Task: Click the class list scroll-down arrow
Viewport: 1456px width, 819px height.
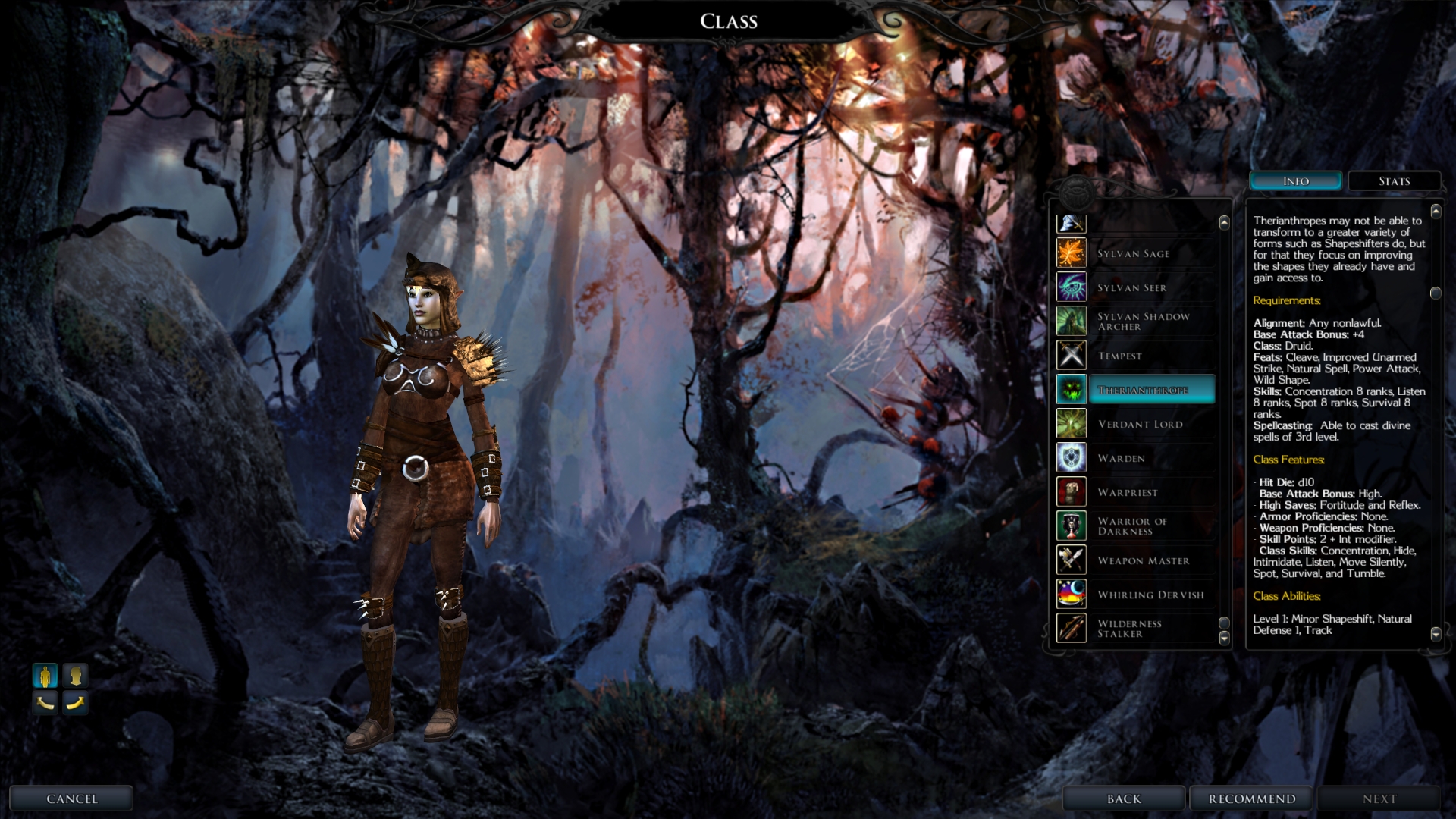Action: (x=1224, y=639)
